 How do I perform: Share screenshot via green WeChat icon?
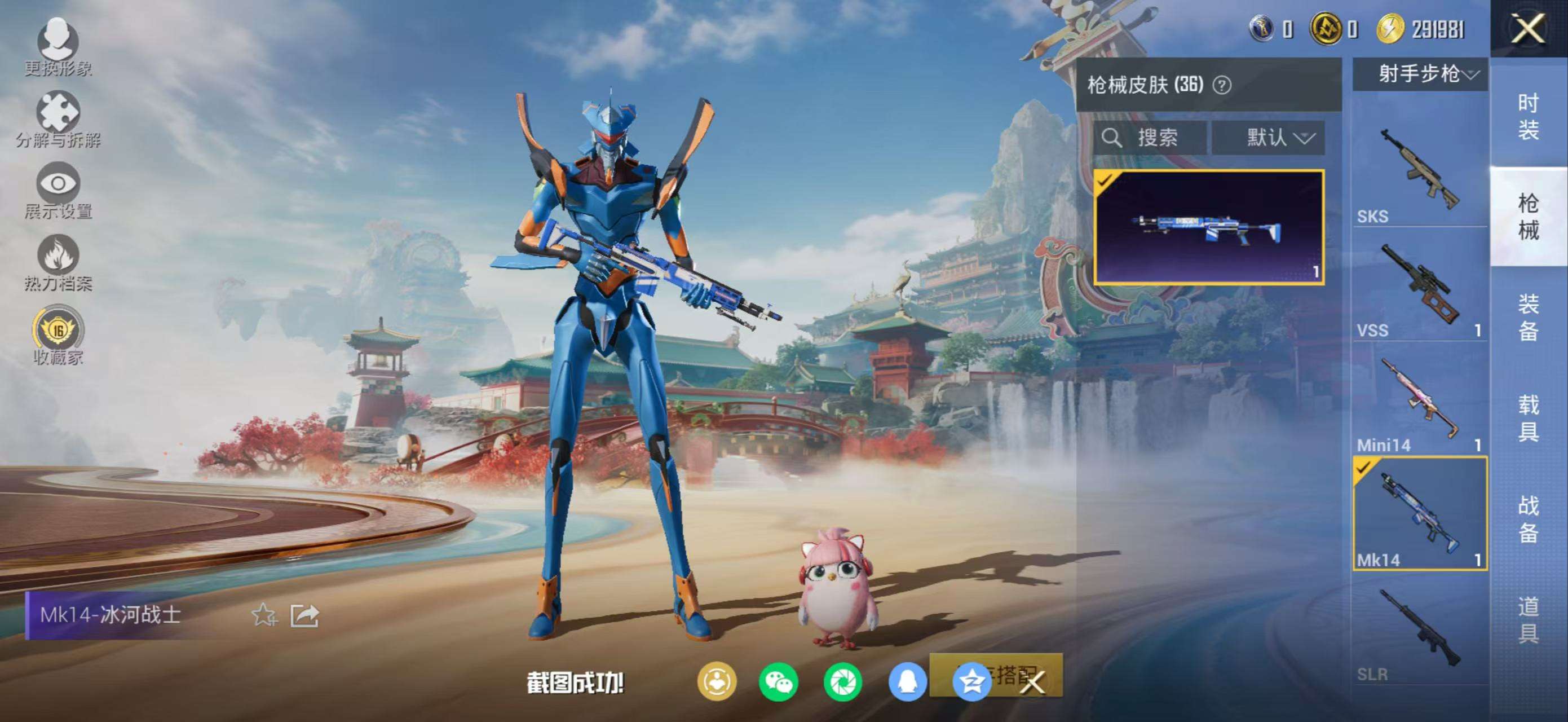779,682
